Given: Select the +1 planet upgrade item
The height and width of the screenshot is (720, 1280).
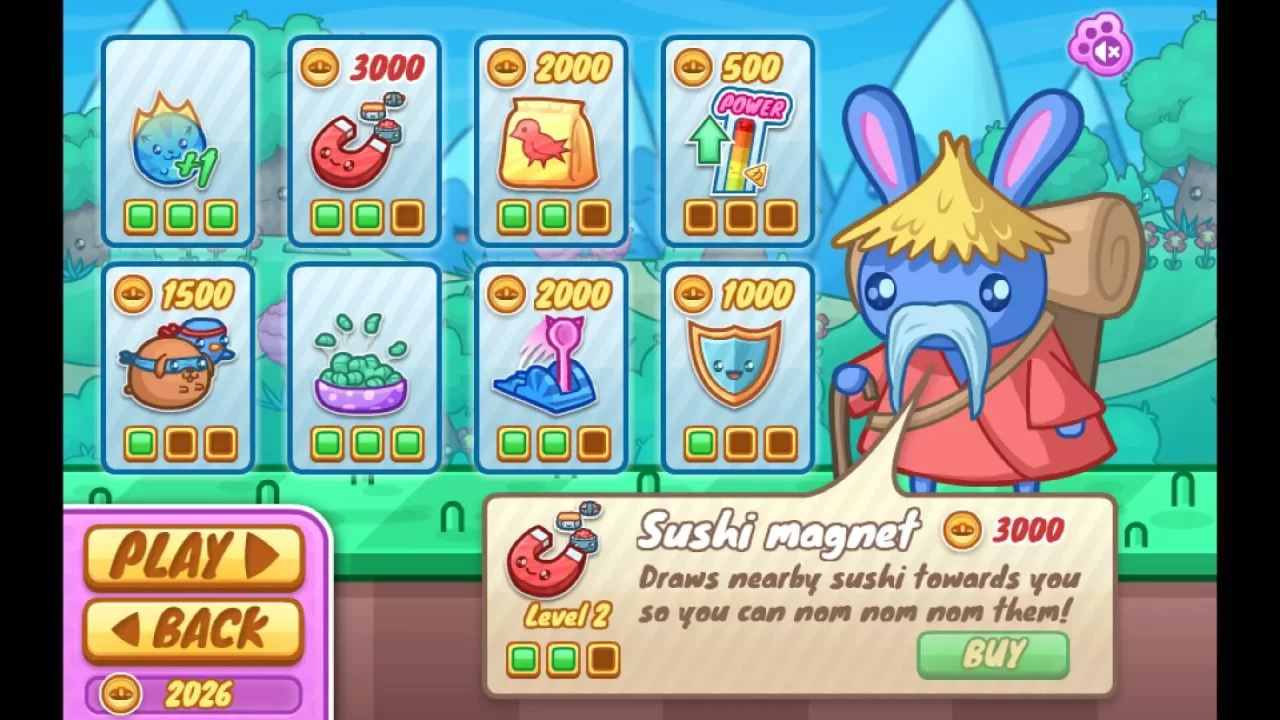Looking at the screenshot, I should 178,140.
